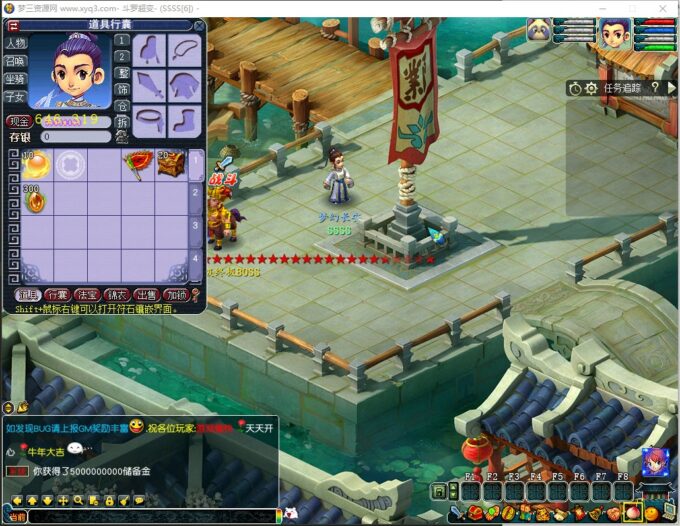Click the chat input field
The image size is (680, 526).
[150, 516]
